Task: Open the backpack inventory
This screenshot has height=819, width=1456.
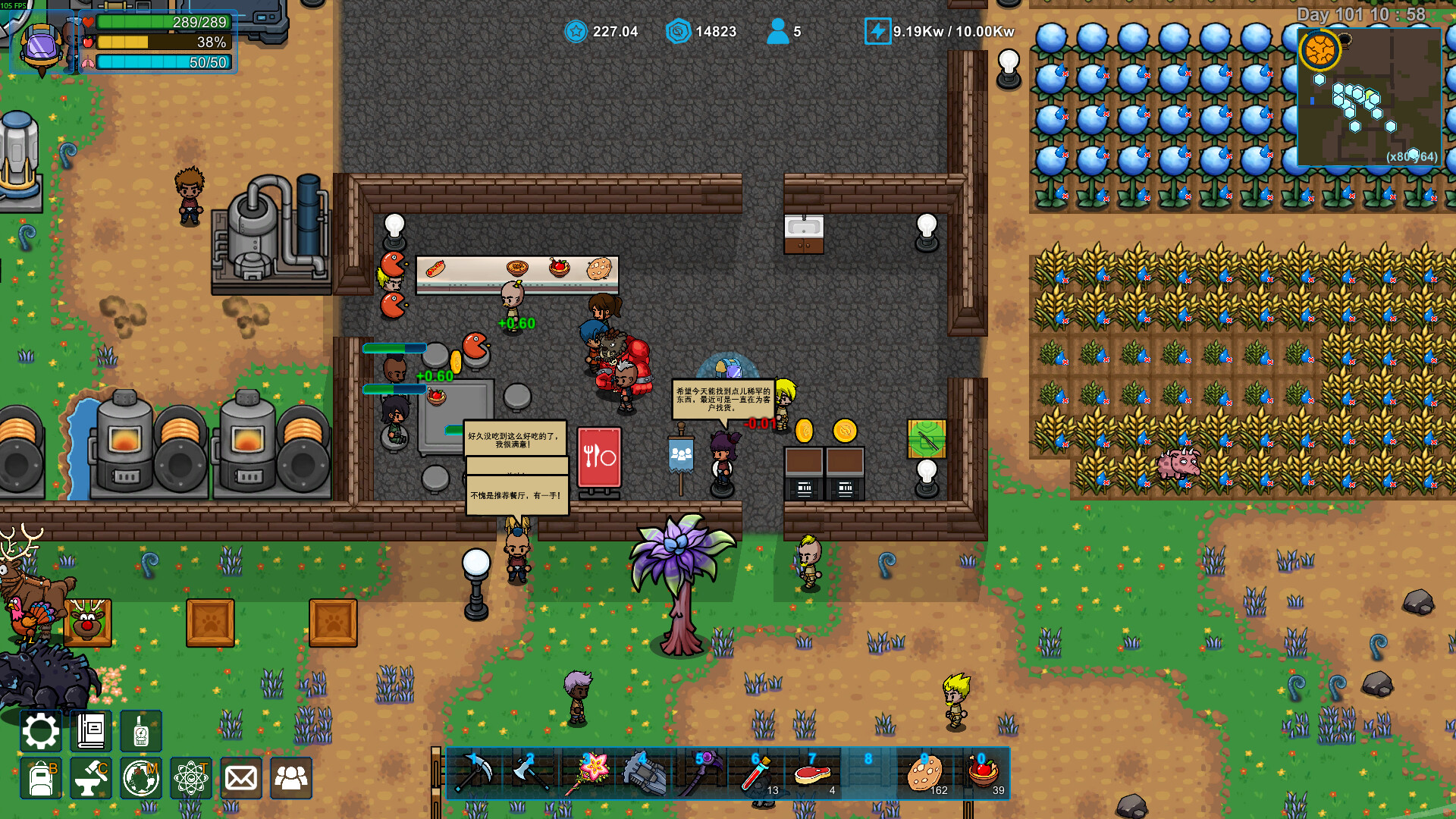Action: (x=40, y=778)
